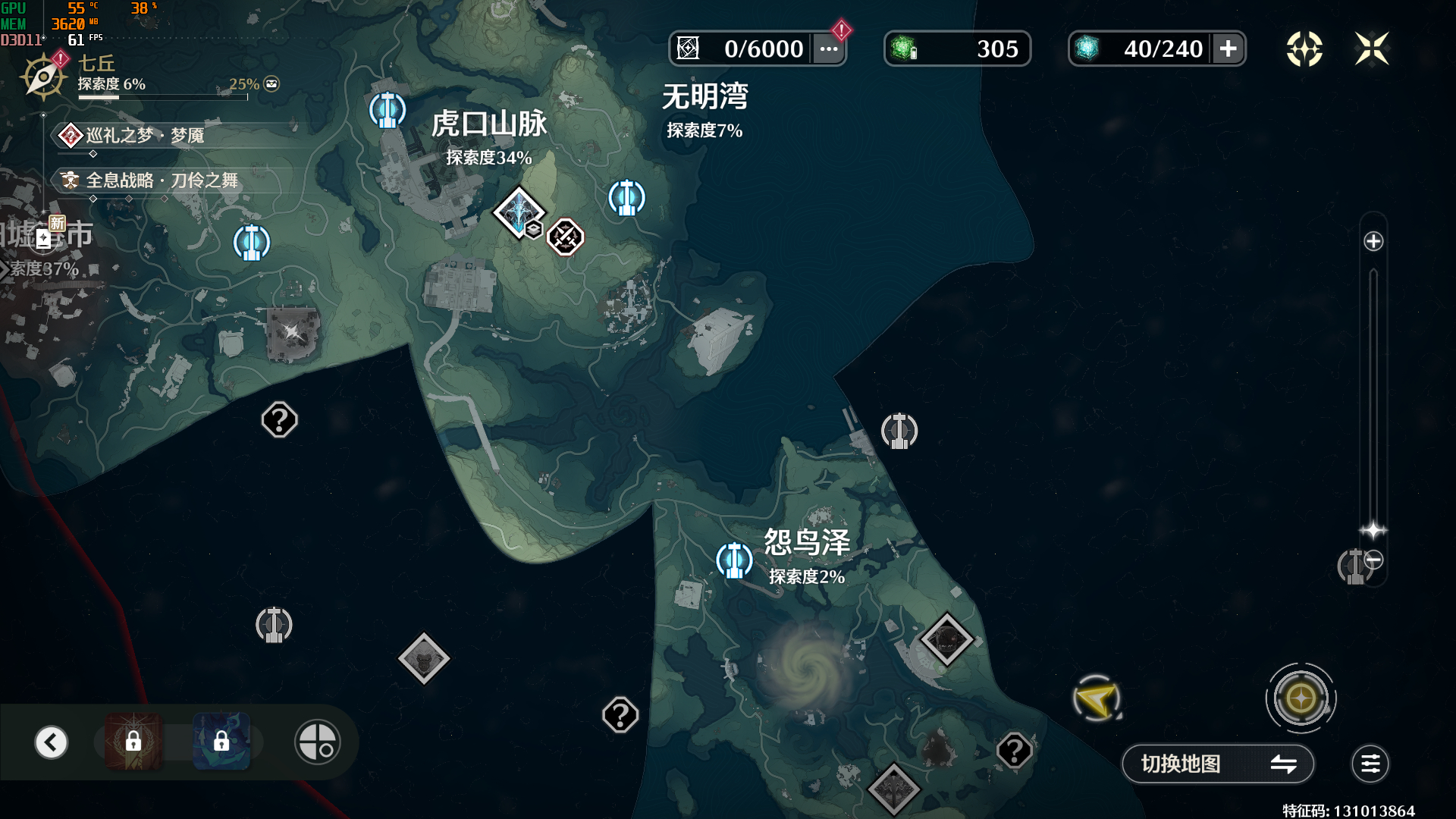Viewport: 1456px width, 819px height.
Task: Click the 七丘 region compass icon
Action: (43, 77)
